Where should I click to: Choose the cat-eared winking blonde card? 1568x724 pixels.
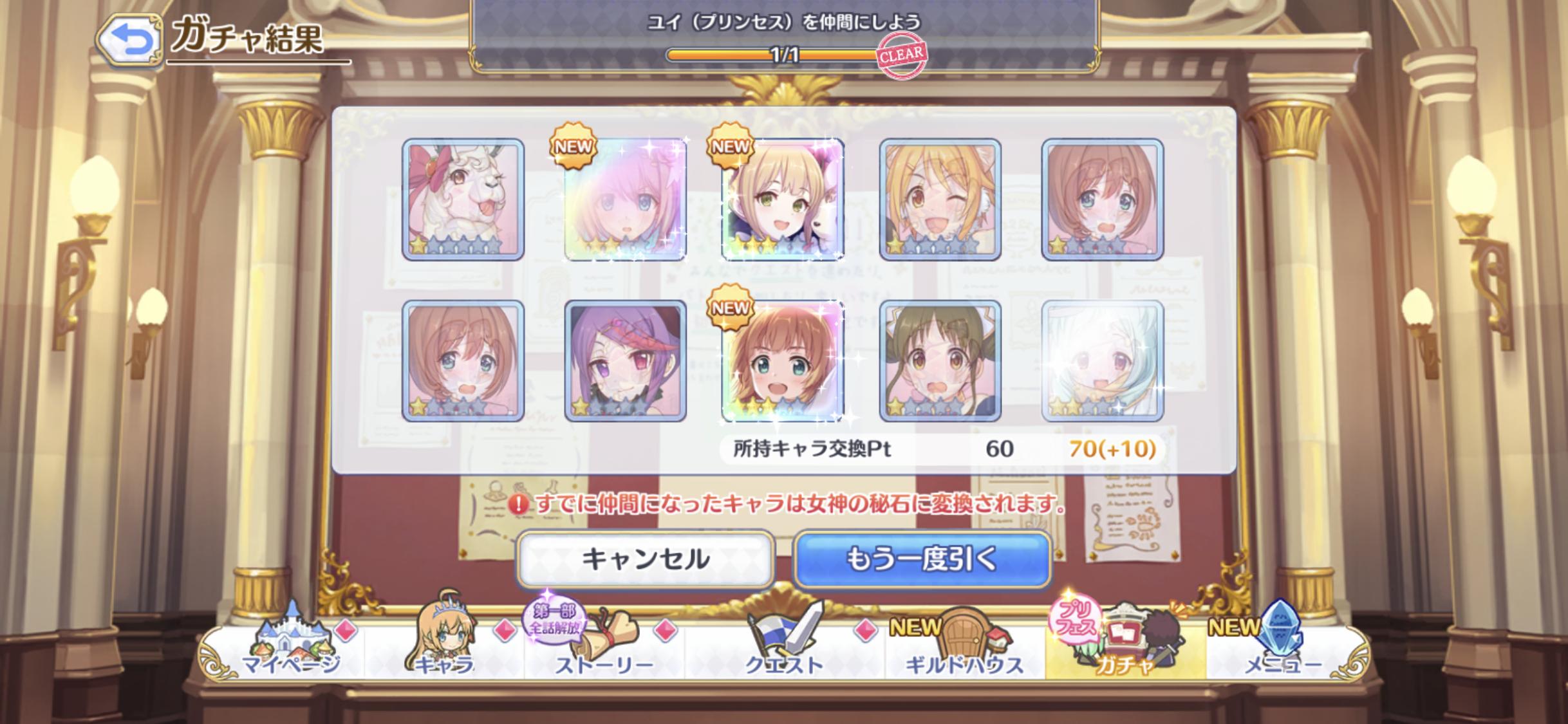click(x=940, y=200)
